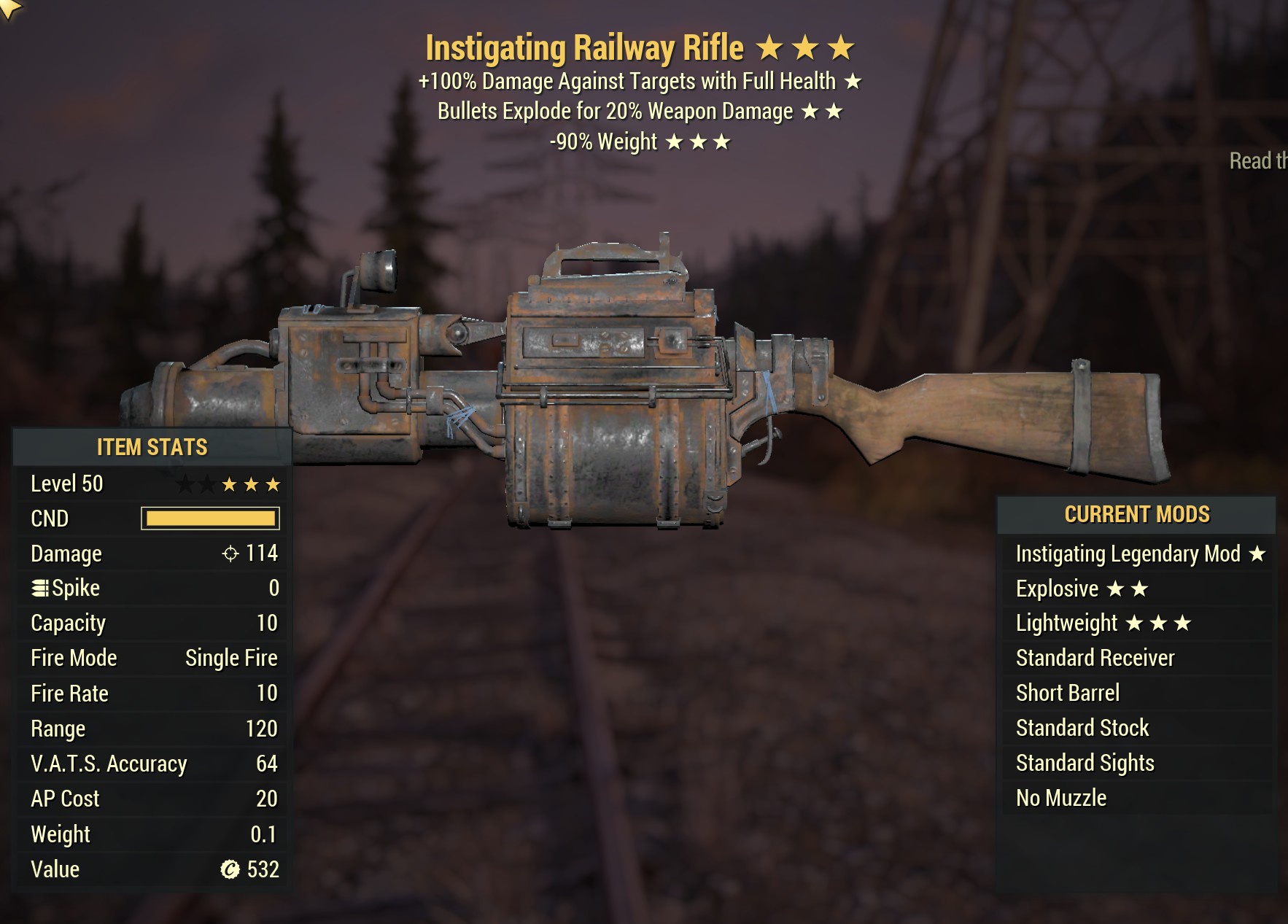Click the crosshair icon beside Damage
The width and height of the screenshot is (1288, 924).
click(232, 554)
